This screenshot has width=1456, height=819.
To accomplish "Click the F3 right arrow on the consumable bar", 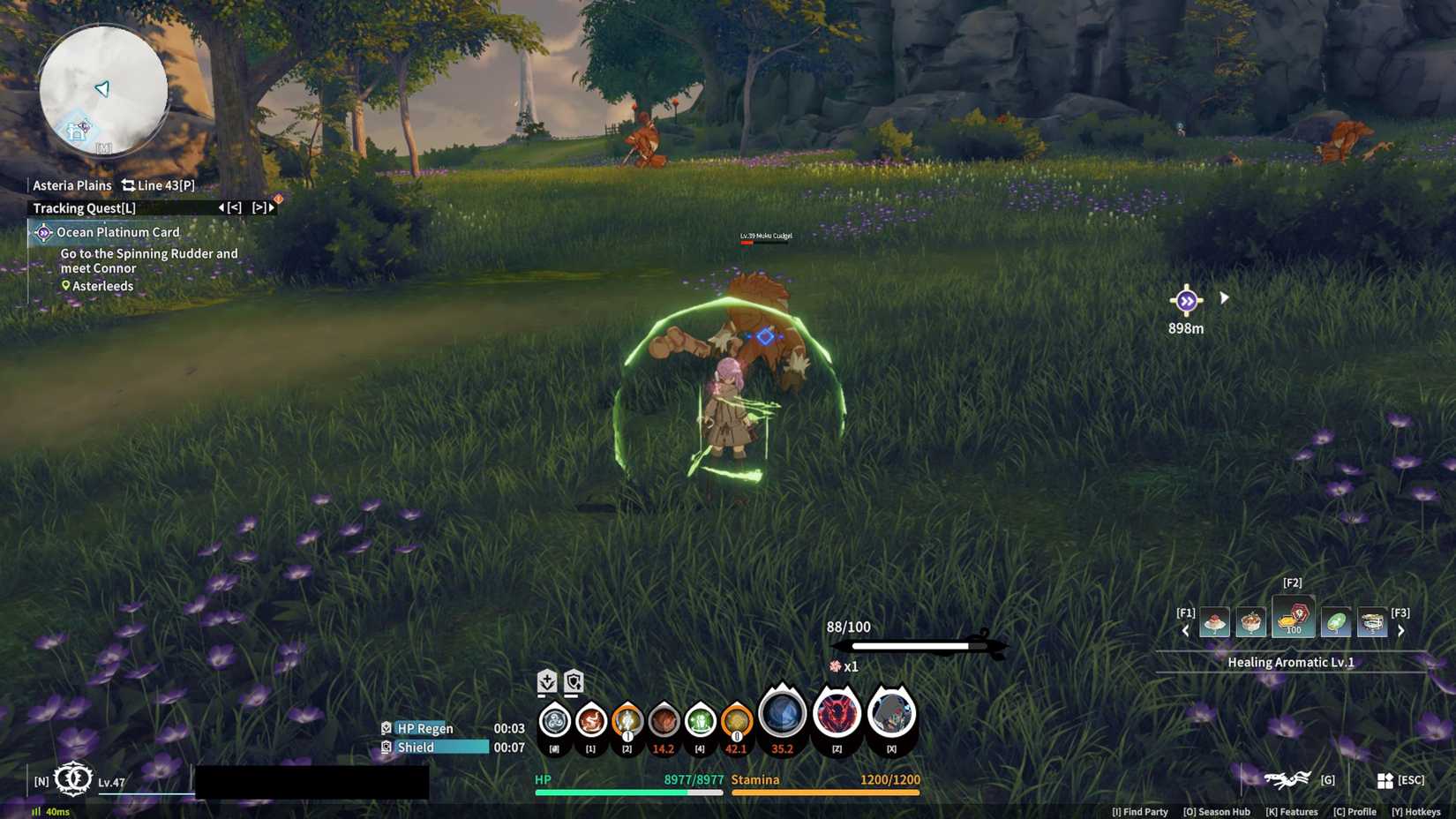I will [1401, 629].
